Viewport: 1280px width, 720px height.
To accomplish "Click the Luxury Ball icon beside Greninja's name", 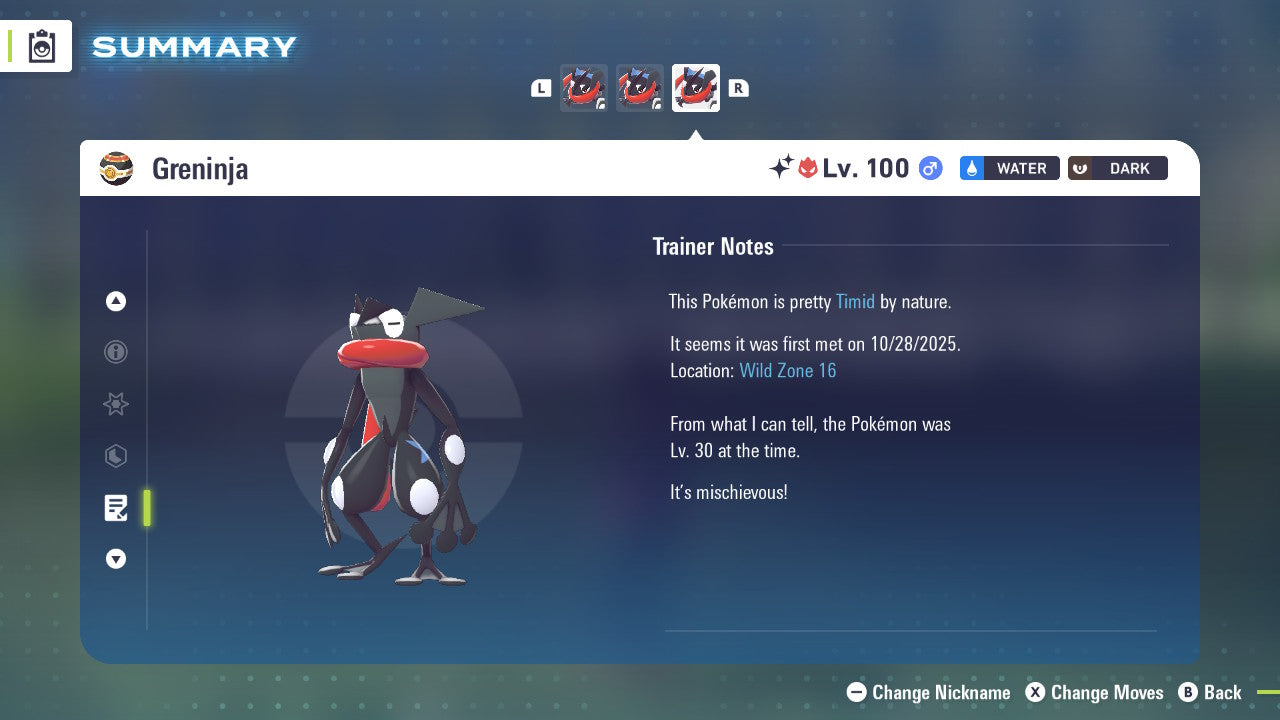I will pos(117,168).
